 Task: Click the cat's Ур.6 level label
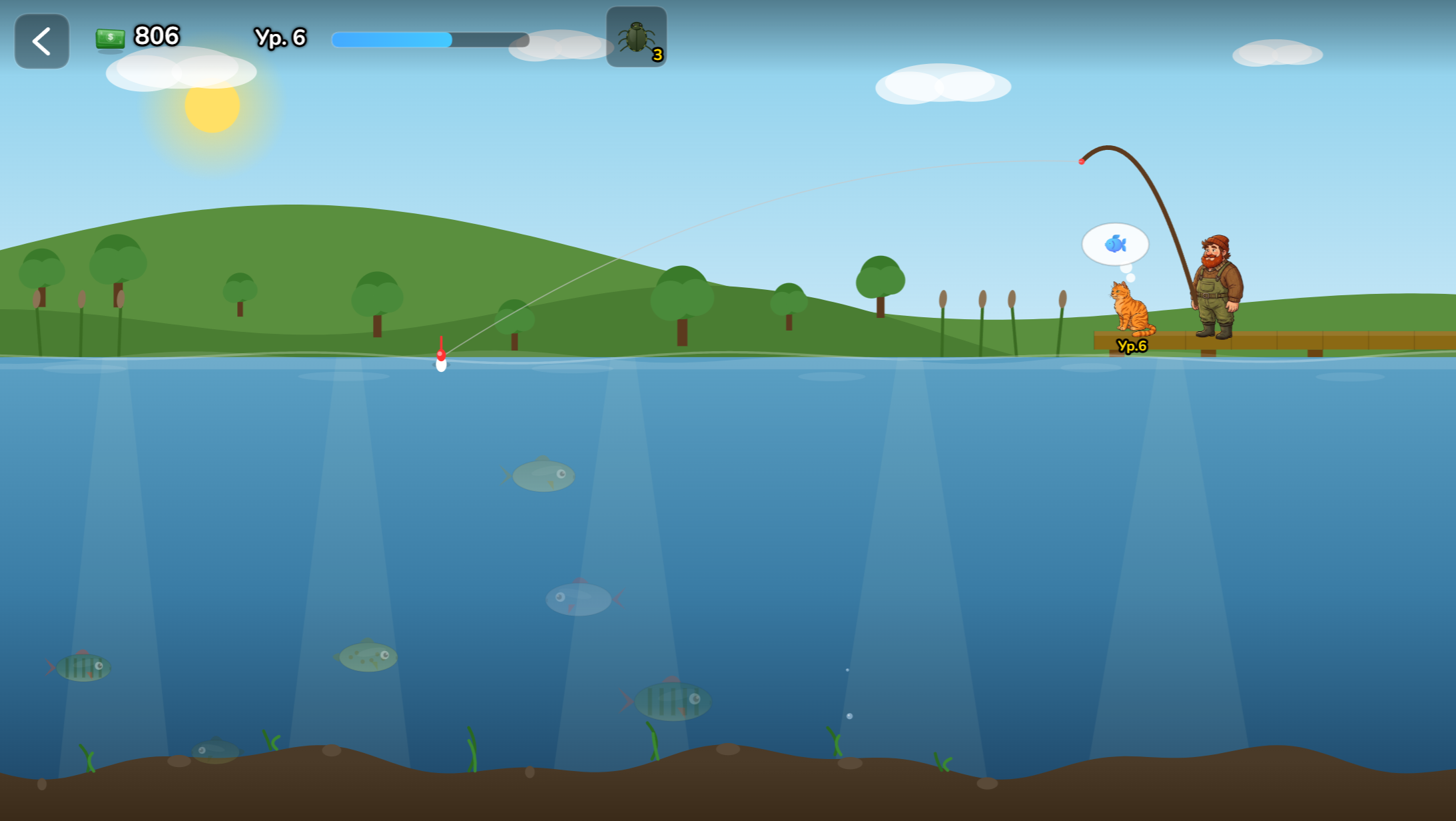[x=1131, y=345]
